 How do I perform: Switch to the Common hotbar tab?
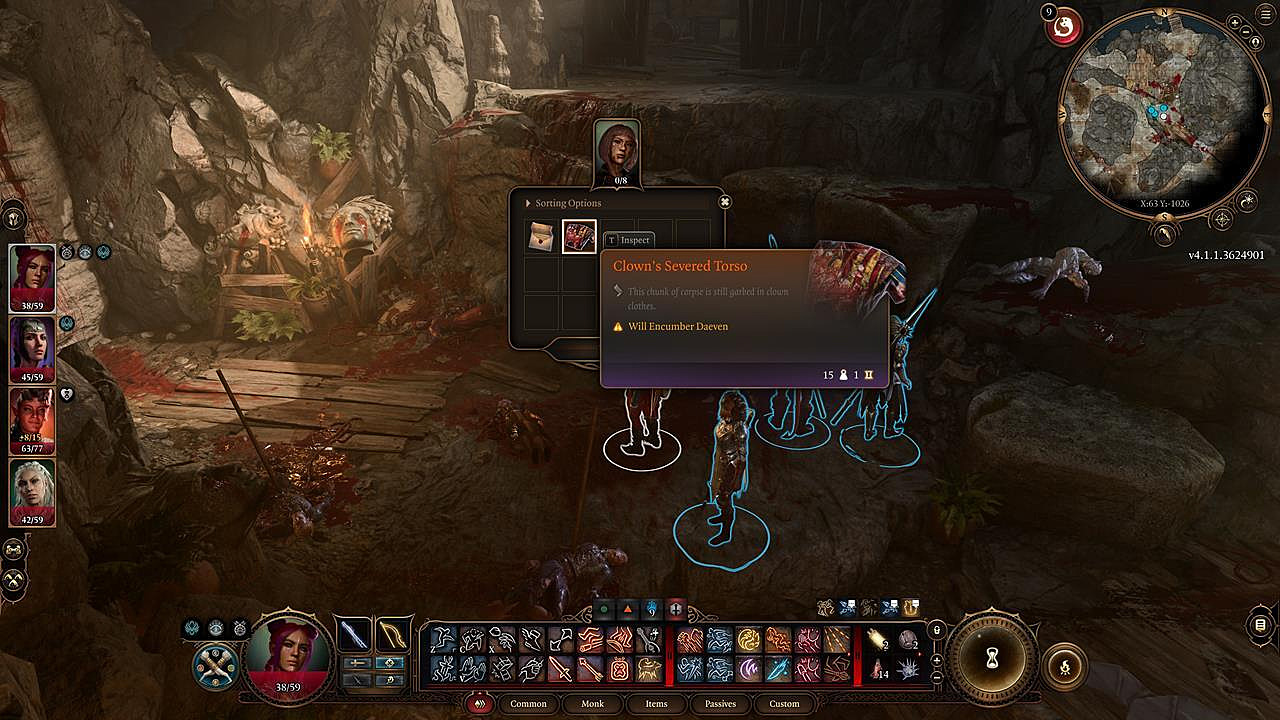[528, 703]
